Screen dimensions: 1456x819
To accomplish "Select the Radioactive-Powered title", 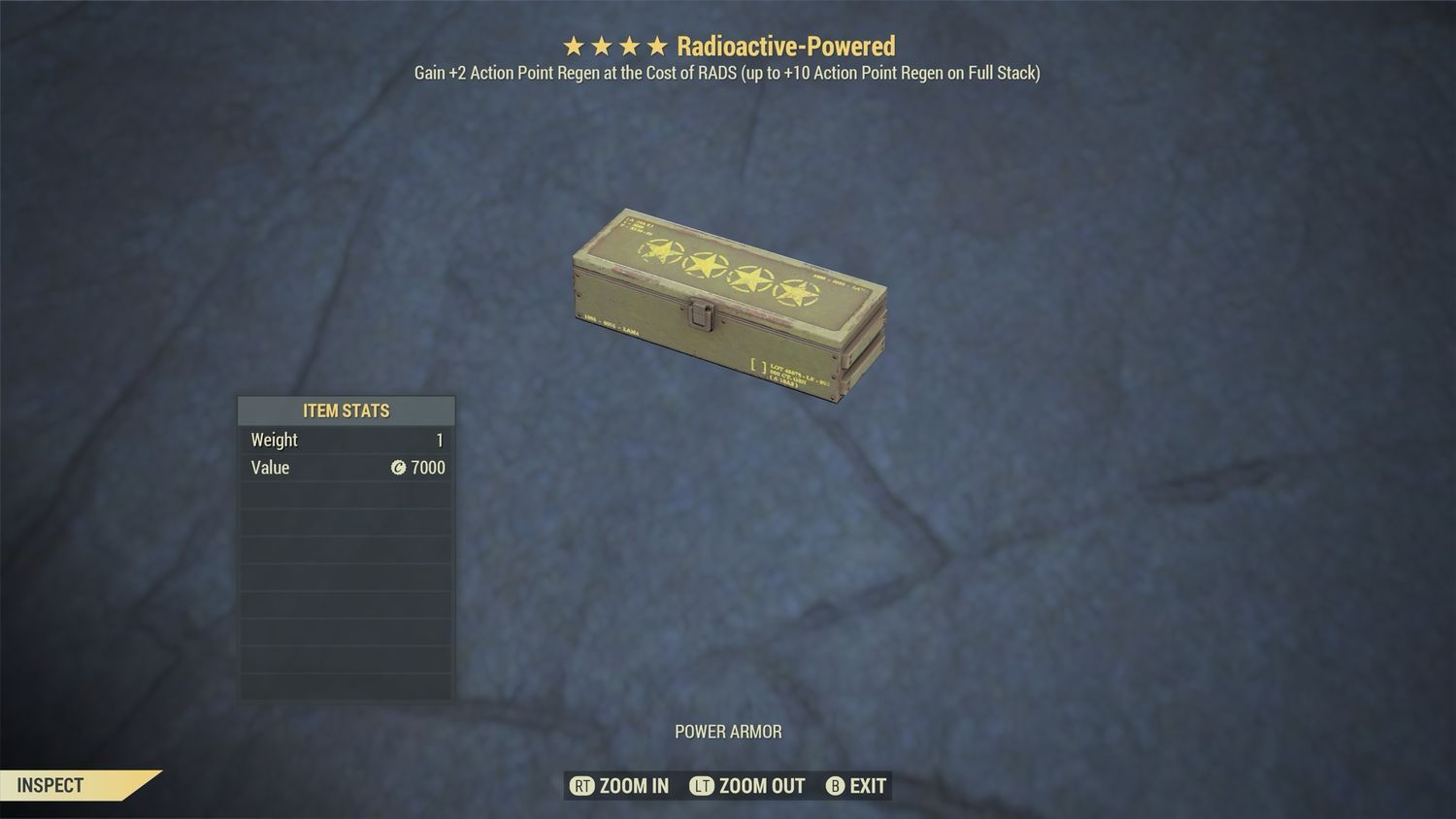I will [788, 45].
